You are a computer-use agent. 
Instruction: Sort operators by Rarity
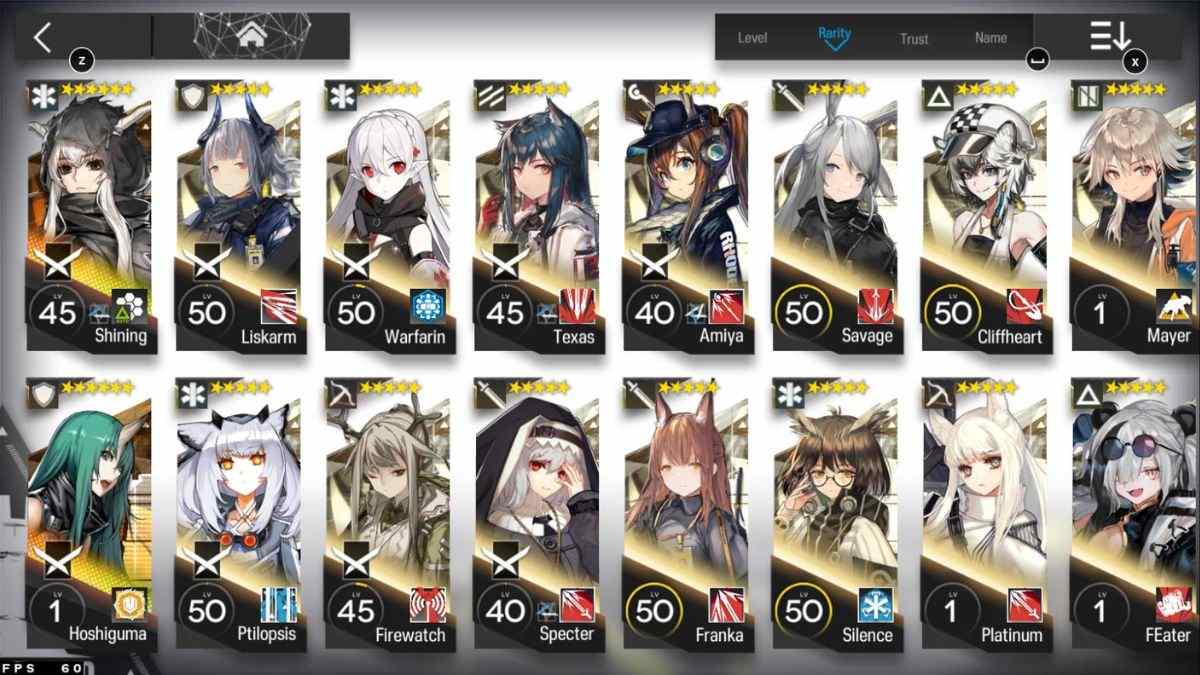[x=834, y=37]
